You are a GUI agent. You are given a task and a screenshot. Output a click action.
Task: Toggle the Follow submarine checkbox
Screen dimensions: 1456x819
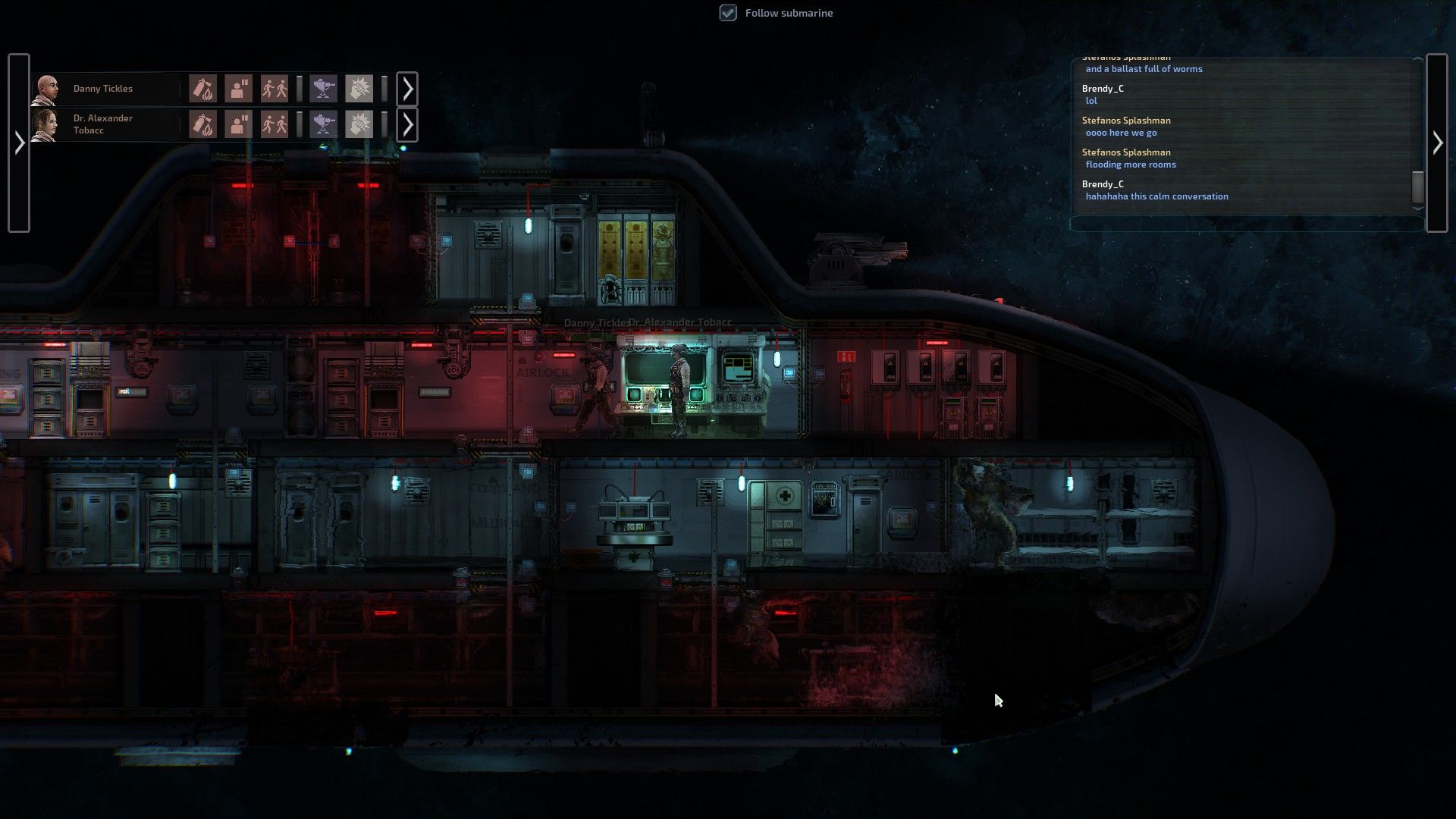tap(728, 13)
